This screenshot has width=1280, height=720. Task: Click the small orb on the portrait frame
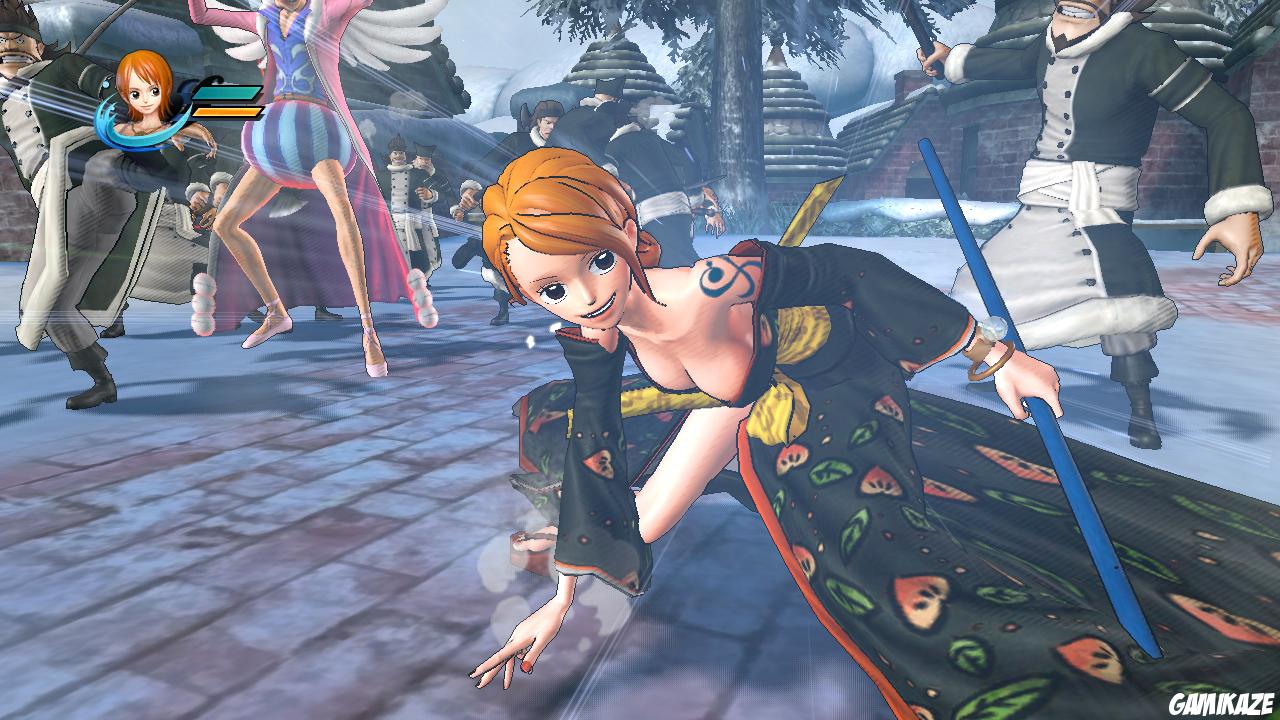pos(106,84)
